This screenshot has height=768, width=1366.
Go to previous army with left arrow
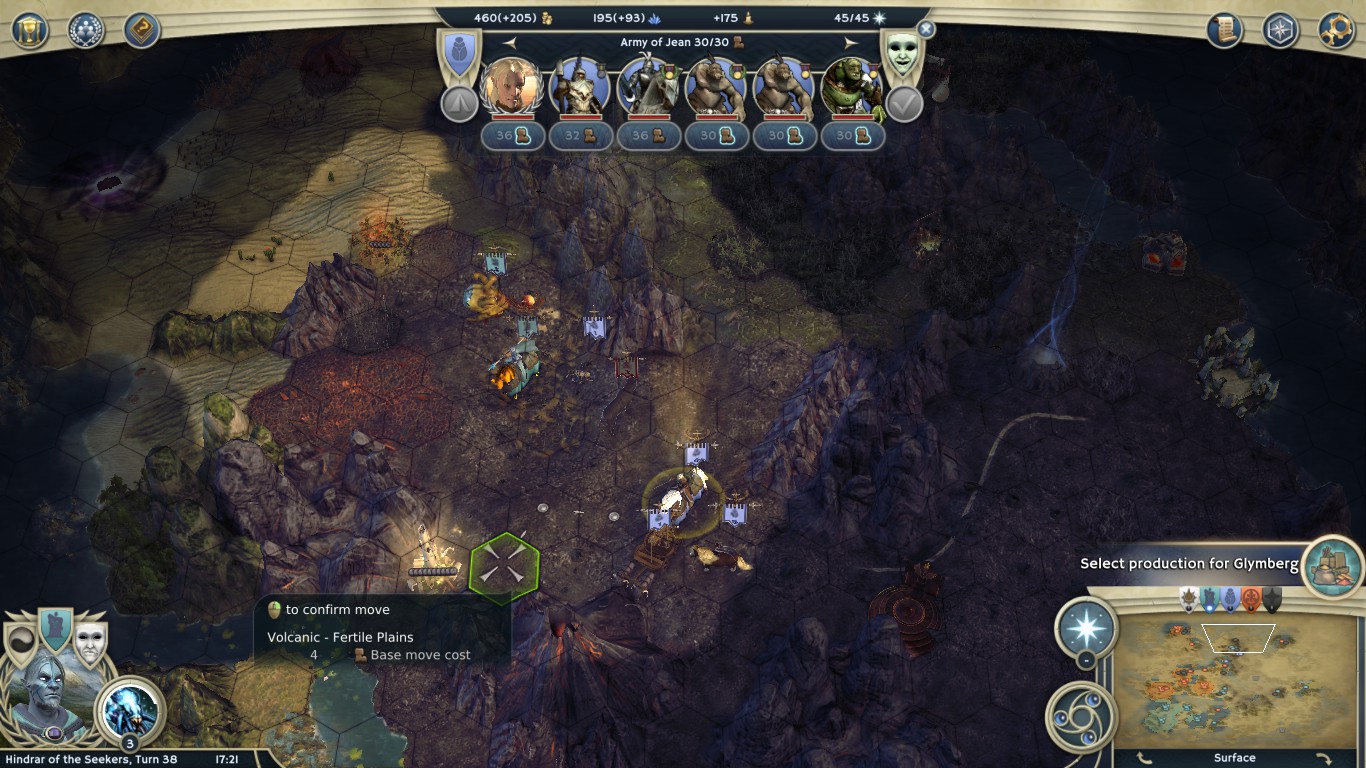tap(509, 43)
